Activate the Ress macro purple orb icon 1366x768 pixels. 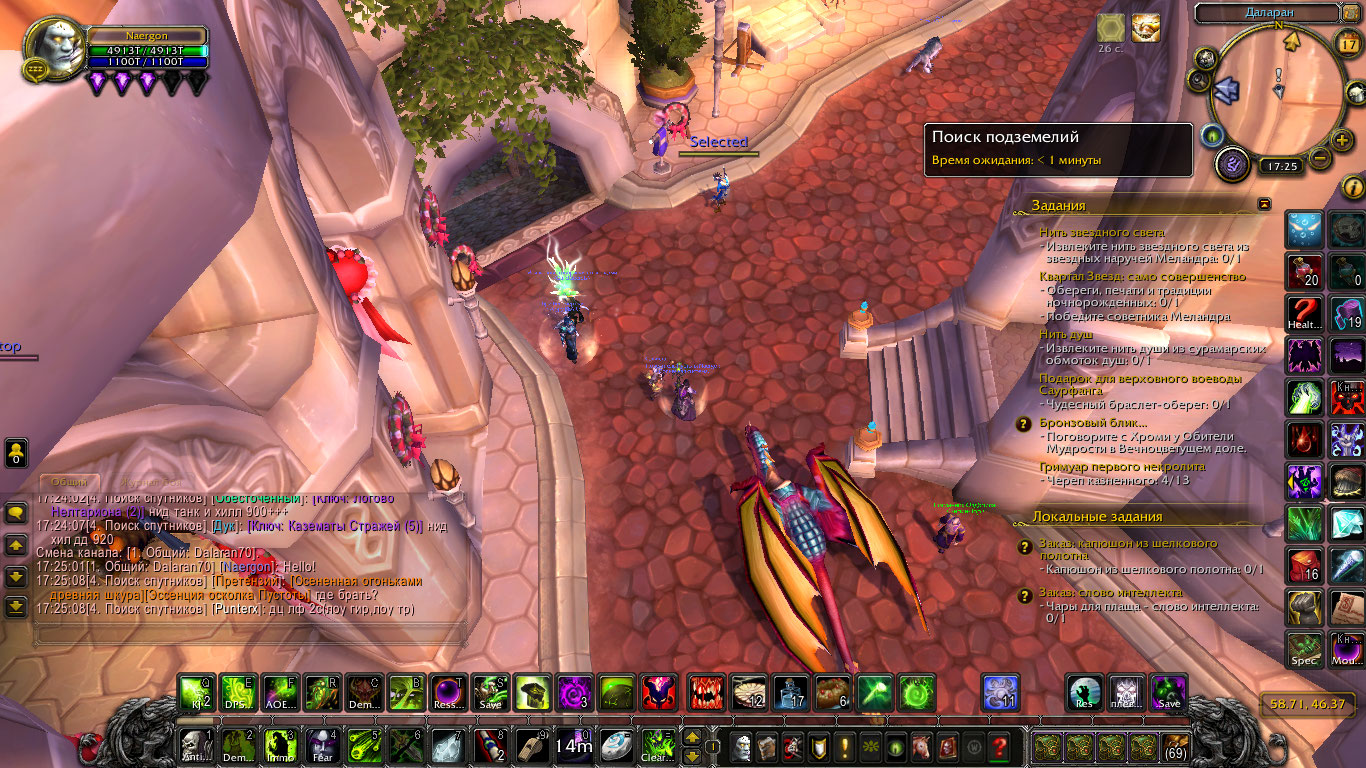click(448, 692)
